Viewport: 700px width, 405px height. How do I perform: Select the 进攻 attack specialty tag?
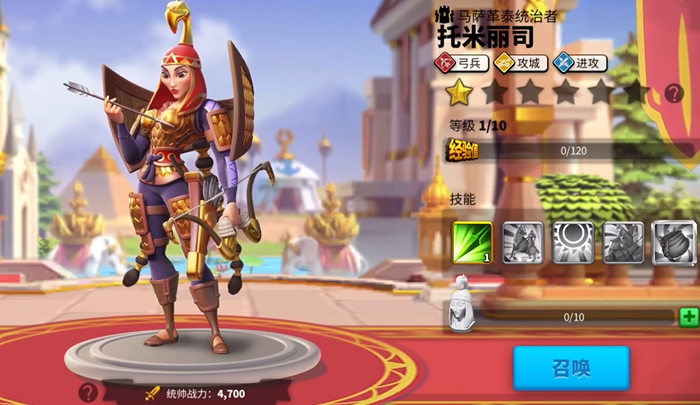(x=580, y=63)
